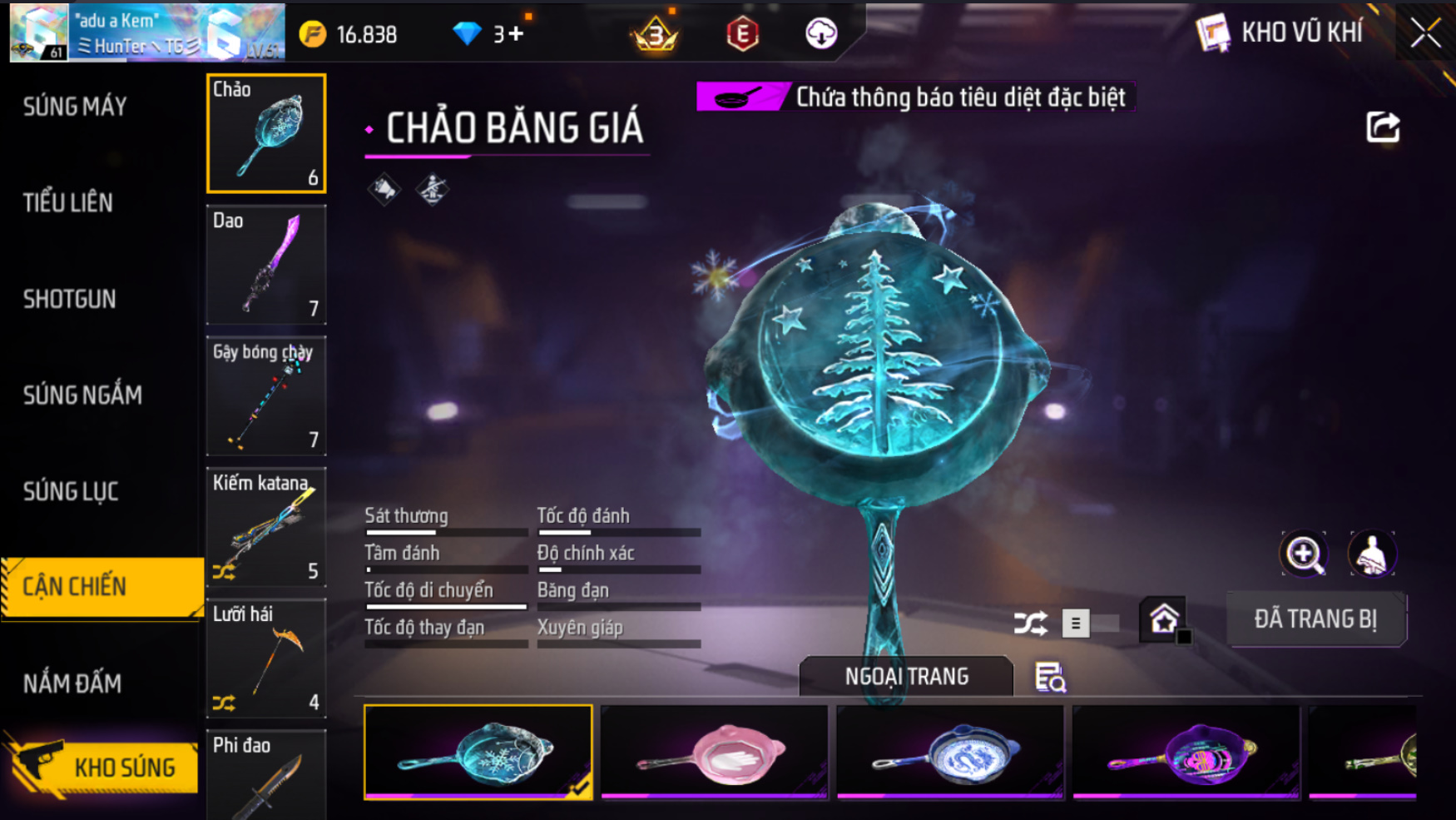Screen dimensions: 1456x820
Task: Open the NGOẠI TRANG tab
Action: pyautogui.click(x=906, y=676)
